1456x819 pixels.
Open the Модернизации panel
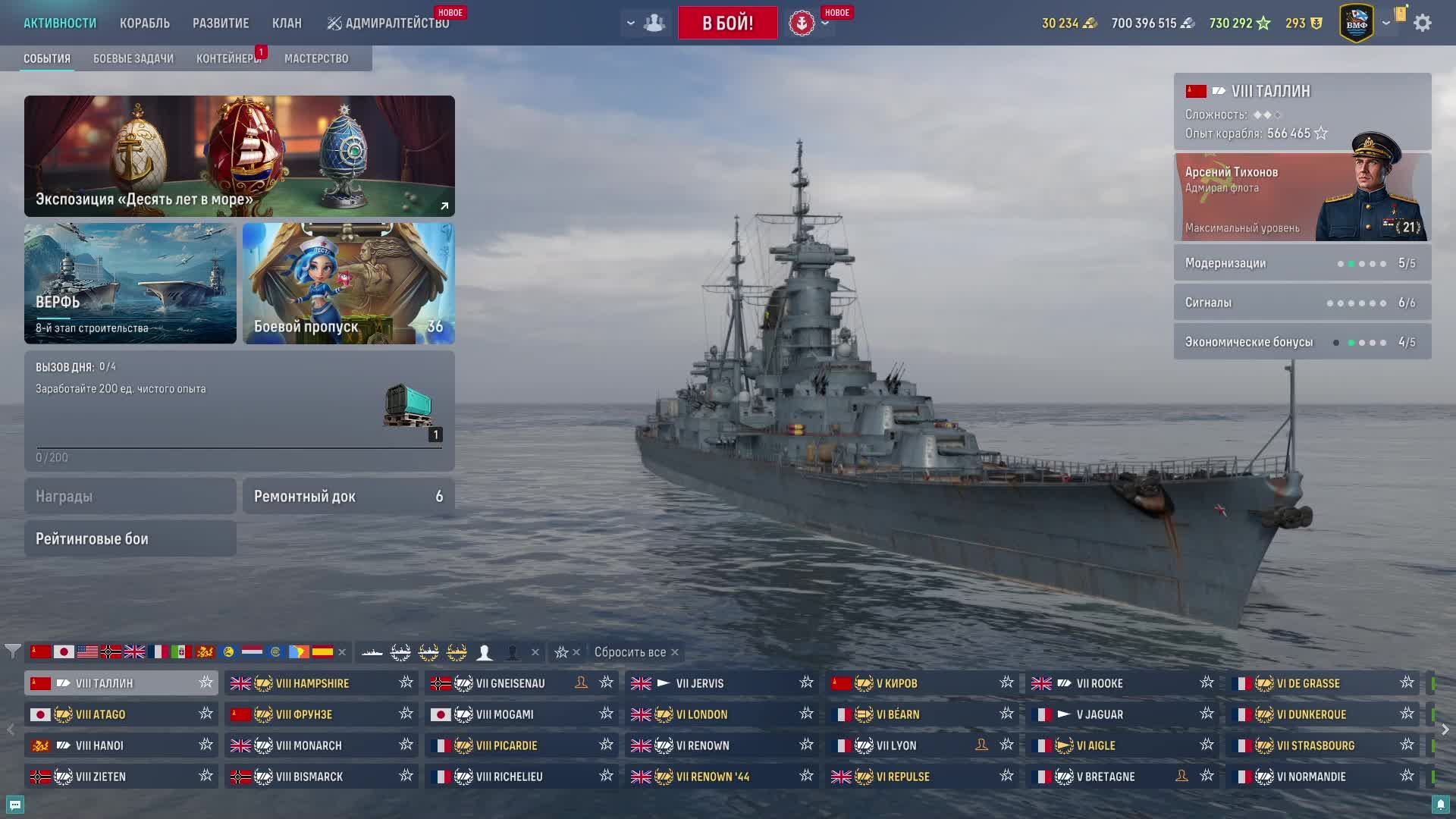pyautogui.click(x=1302, y=263)
